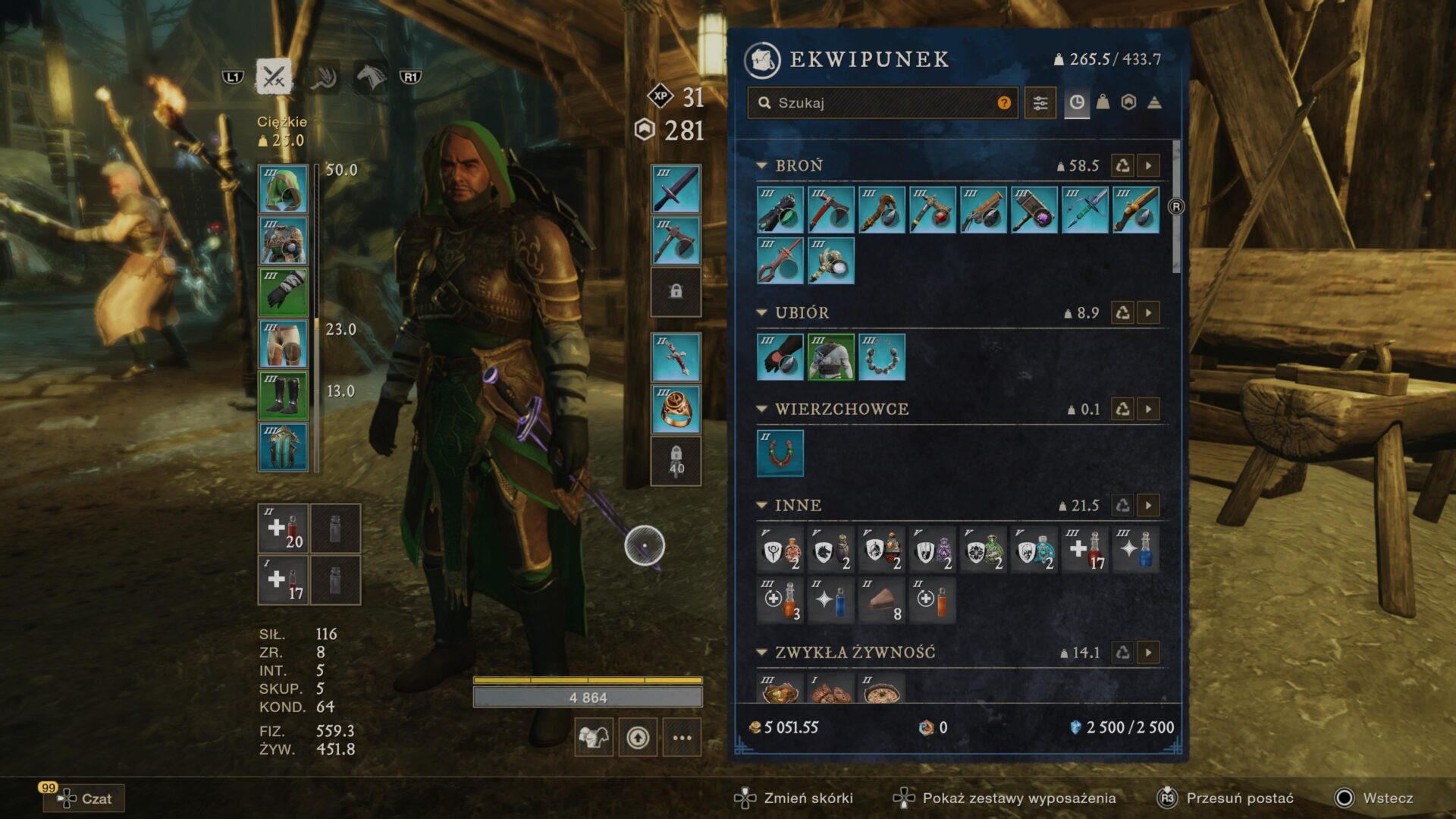The width and height of the screenshot is (1456, 819).
Task: Switch to the crossed swords equipment tab
Action: click(x=273, y=77)
